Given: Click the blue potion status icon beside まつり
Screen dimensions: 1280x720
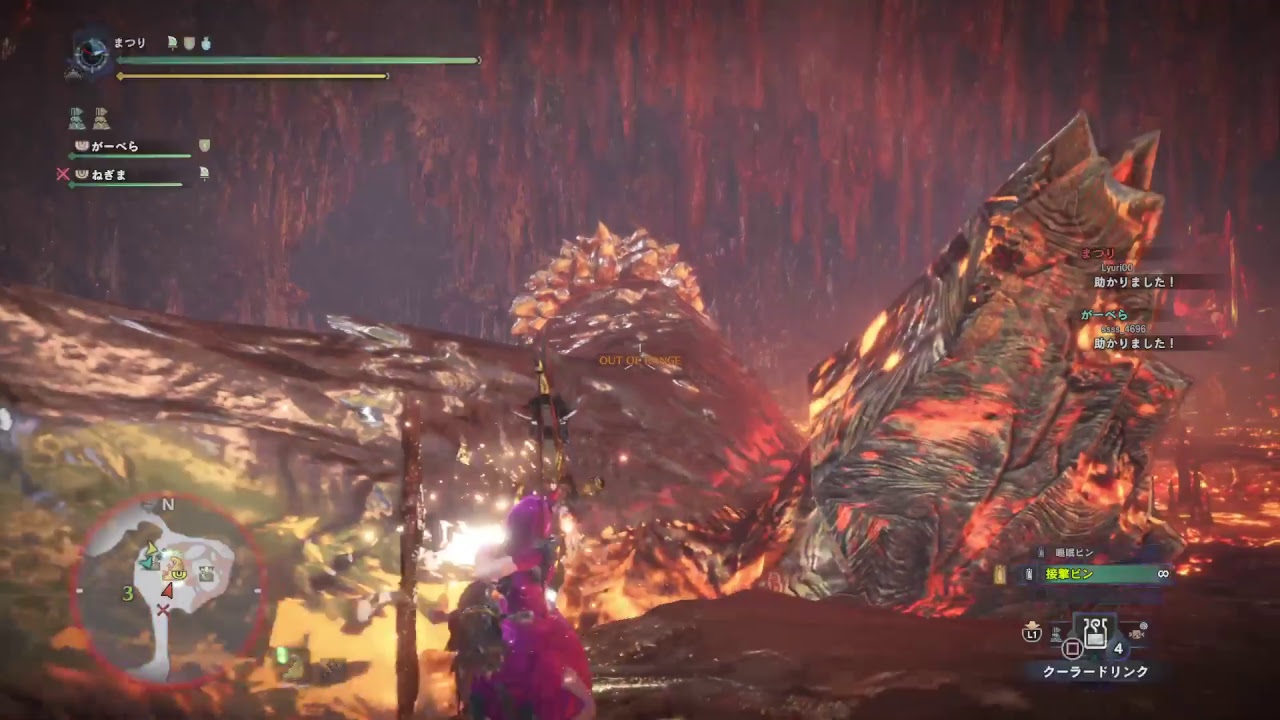Looking at the screenshot, I should [206, 43].
